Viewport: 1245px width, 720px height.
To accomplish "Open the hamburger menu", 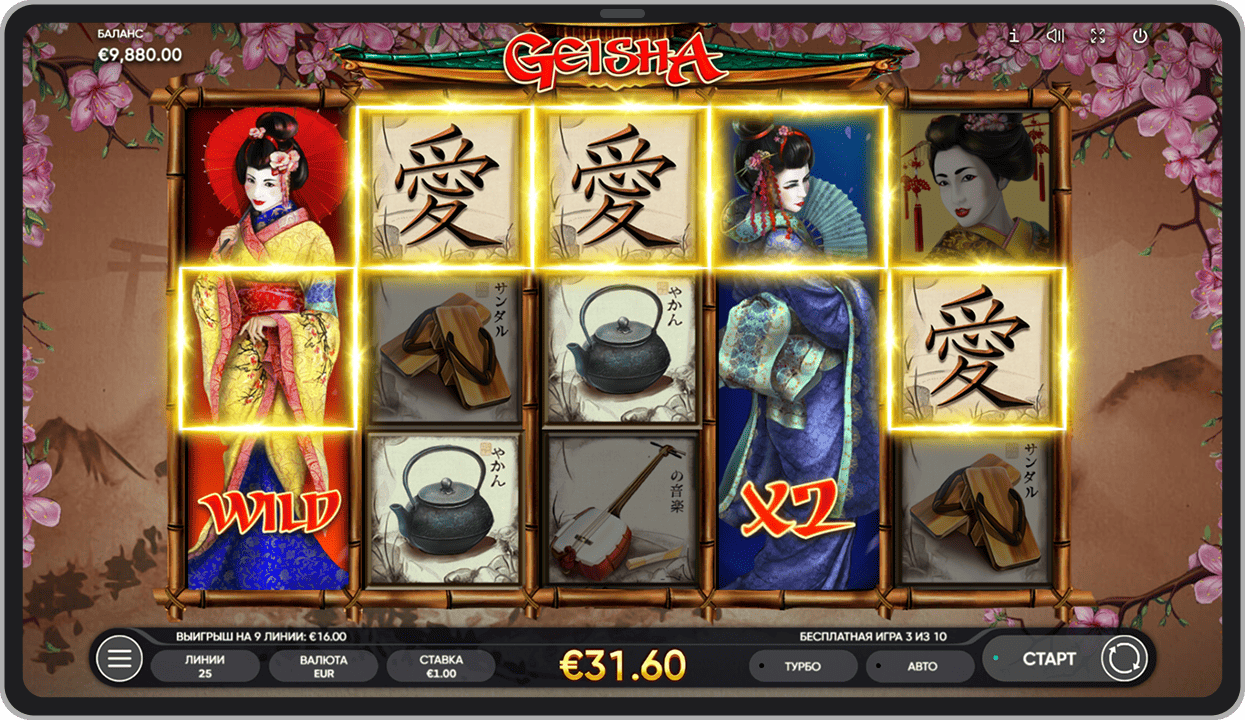I will click(119, 660).
